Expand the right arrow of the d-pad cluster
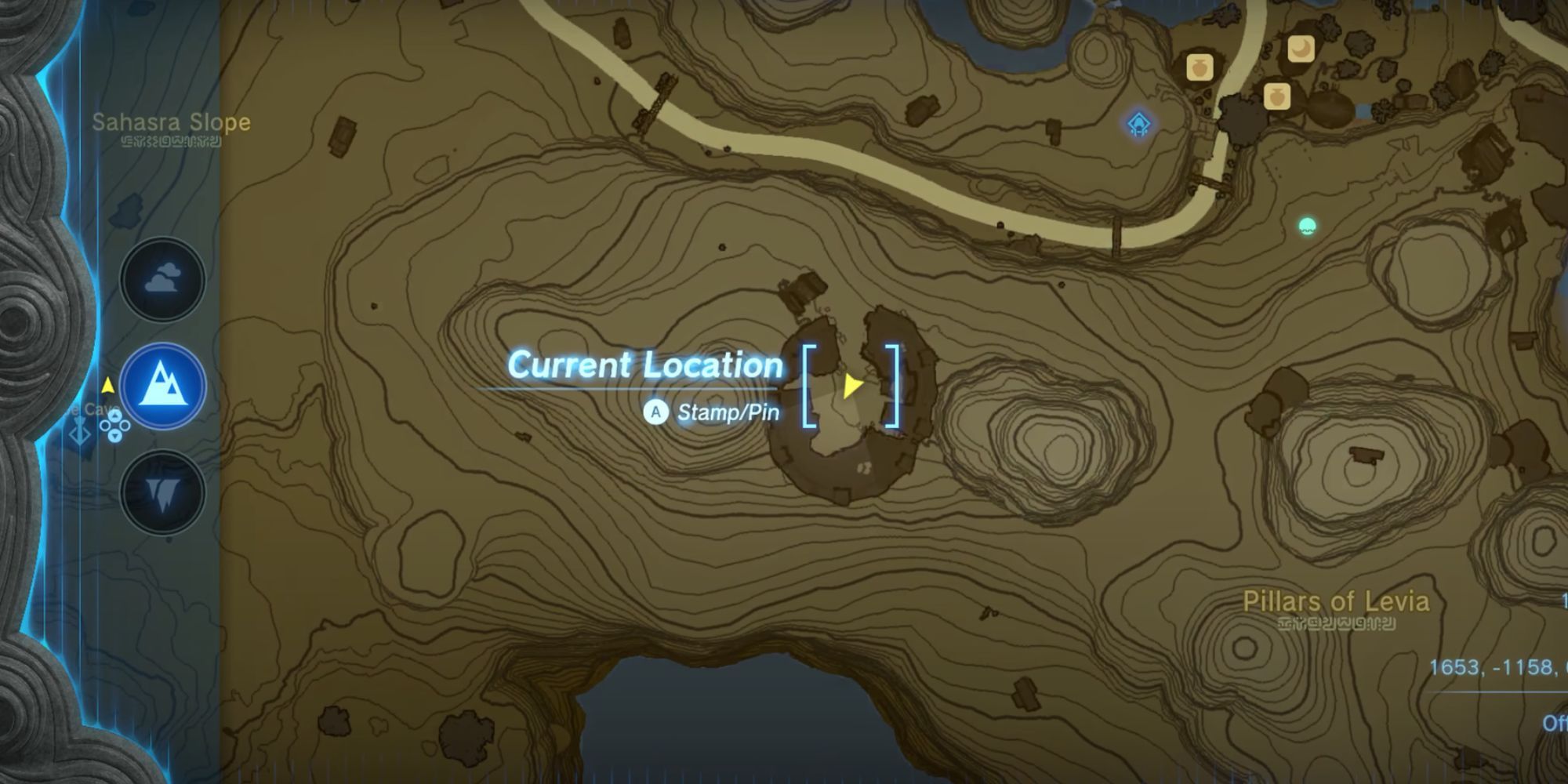Viewport: 1568px width, 784px height. [124, 426]
